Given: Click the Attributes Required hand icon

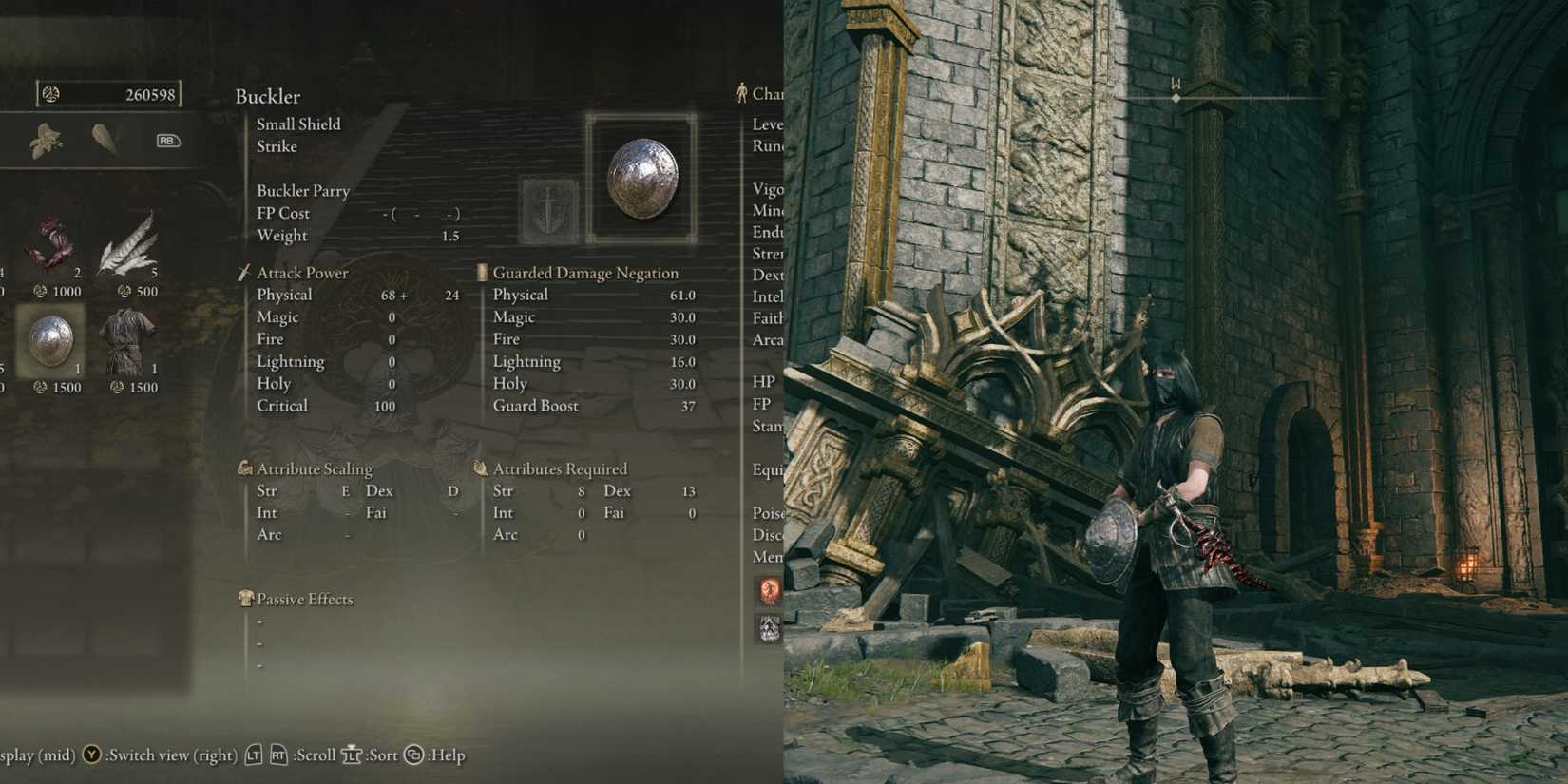Looking at the screenshot, I should (480, 468).
